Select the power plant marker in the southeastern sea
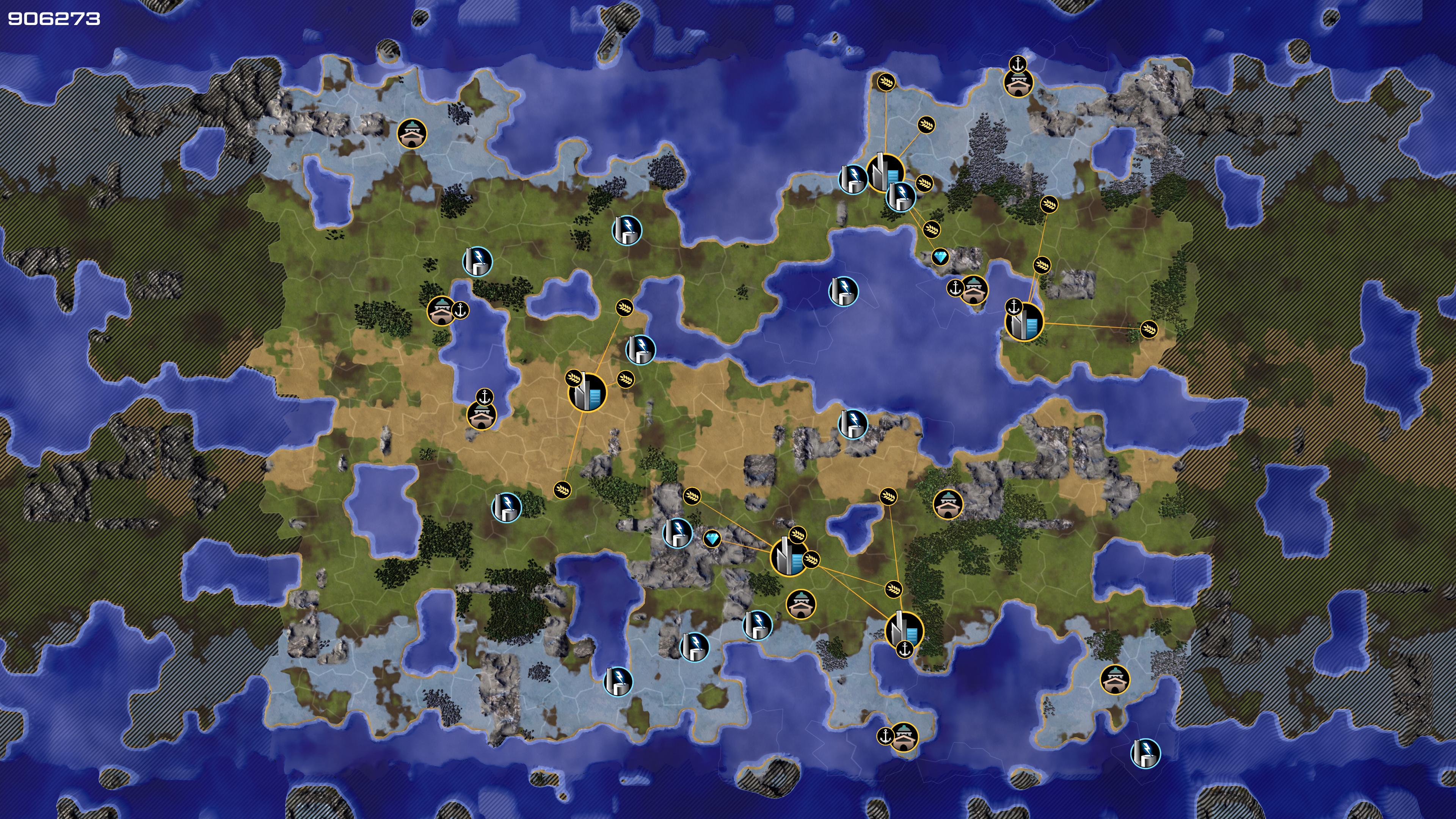 tap(1145, 753)
